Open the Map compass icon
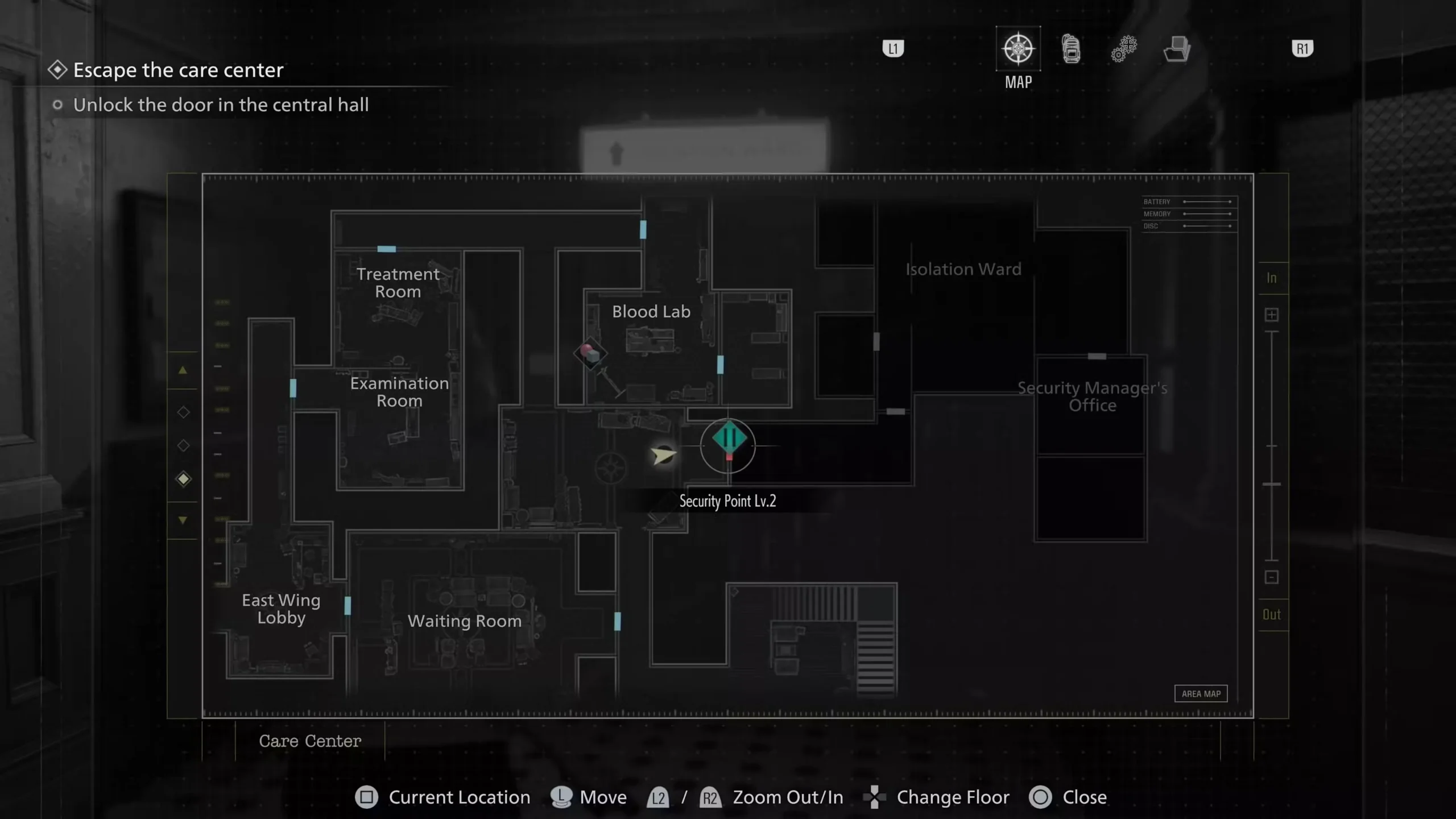 1018,49
